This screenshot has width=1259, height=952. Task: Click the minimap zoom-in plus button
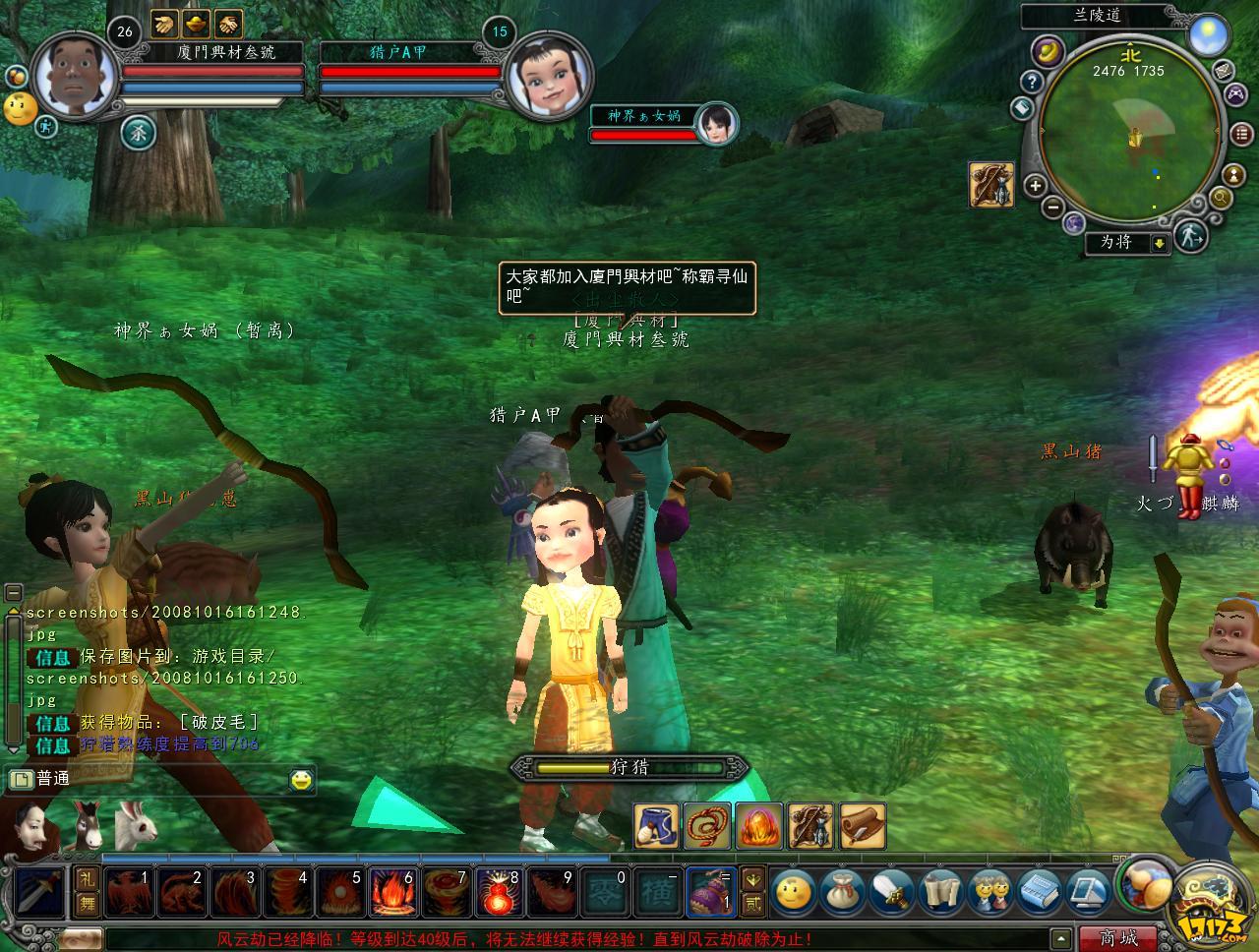click(1035, 185)
